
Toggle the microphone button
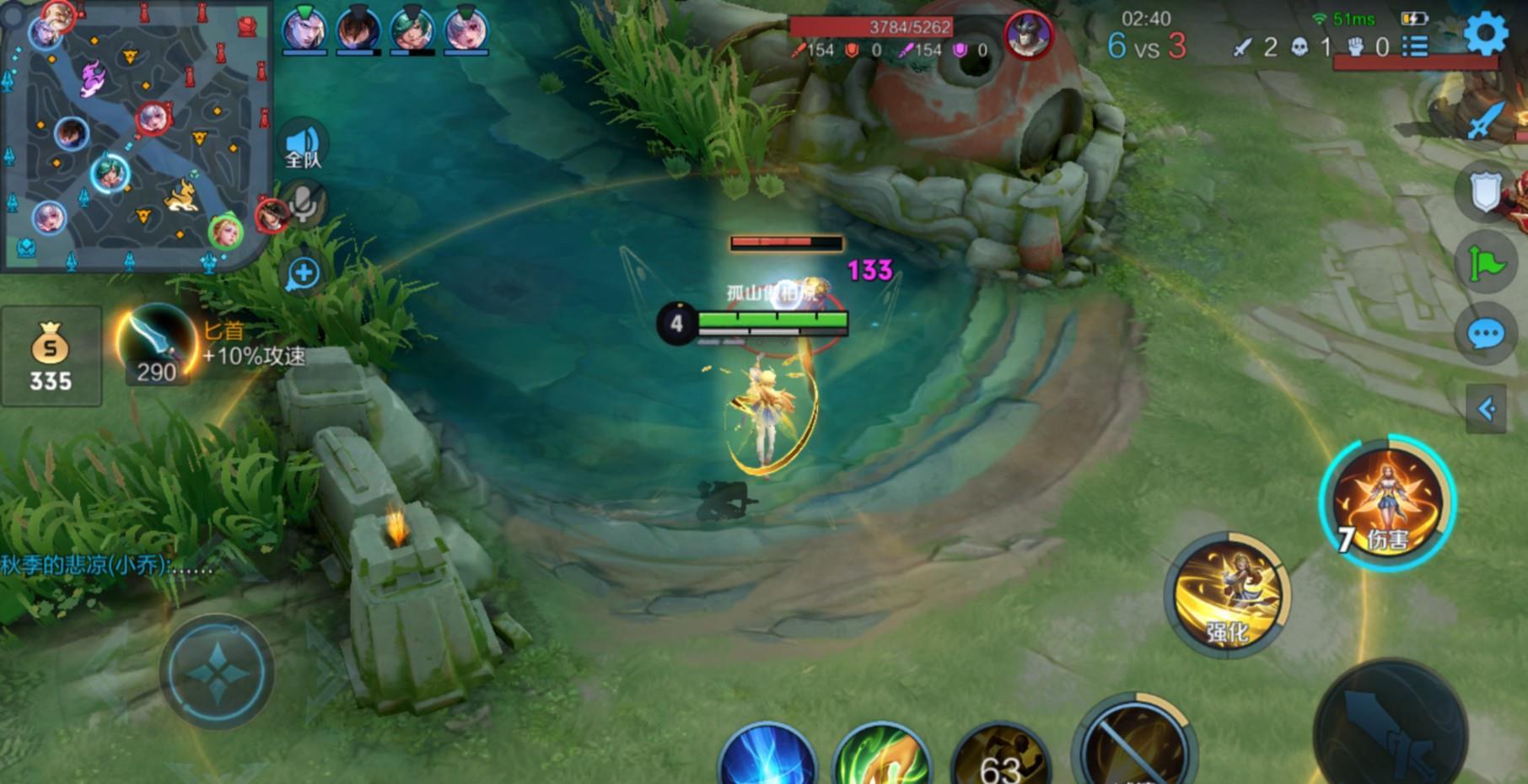(x=303, y=202)
